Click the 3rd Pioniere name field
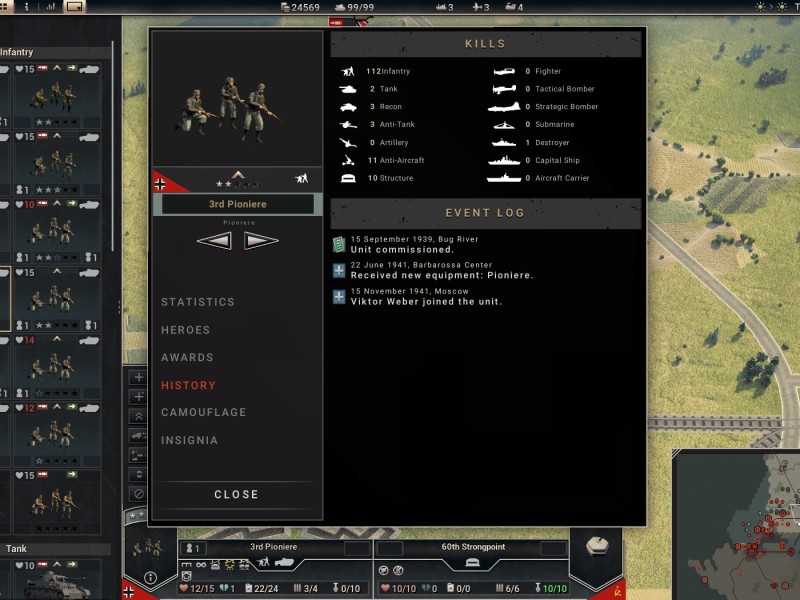 coord(237,204)
